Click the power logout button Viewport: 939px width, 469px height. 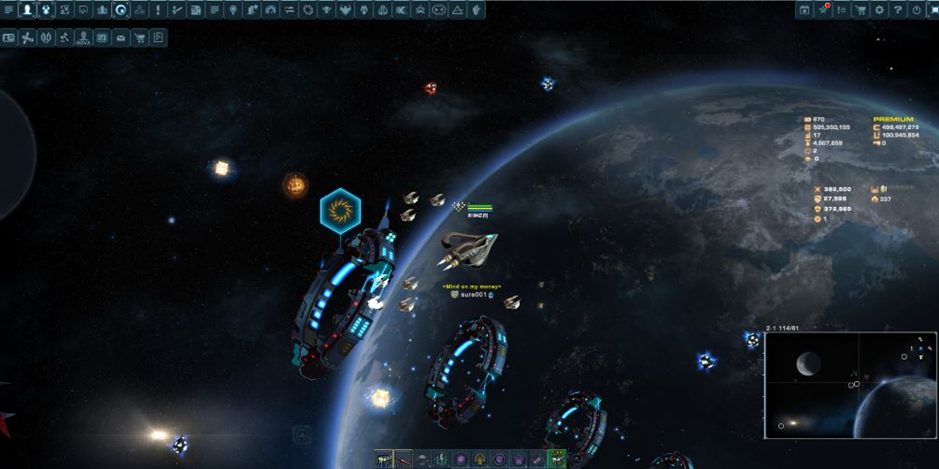click(x=916, y=10)
